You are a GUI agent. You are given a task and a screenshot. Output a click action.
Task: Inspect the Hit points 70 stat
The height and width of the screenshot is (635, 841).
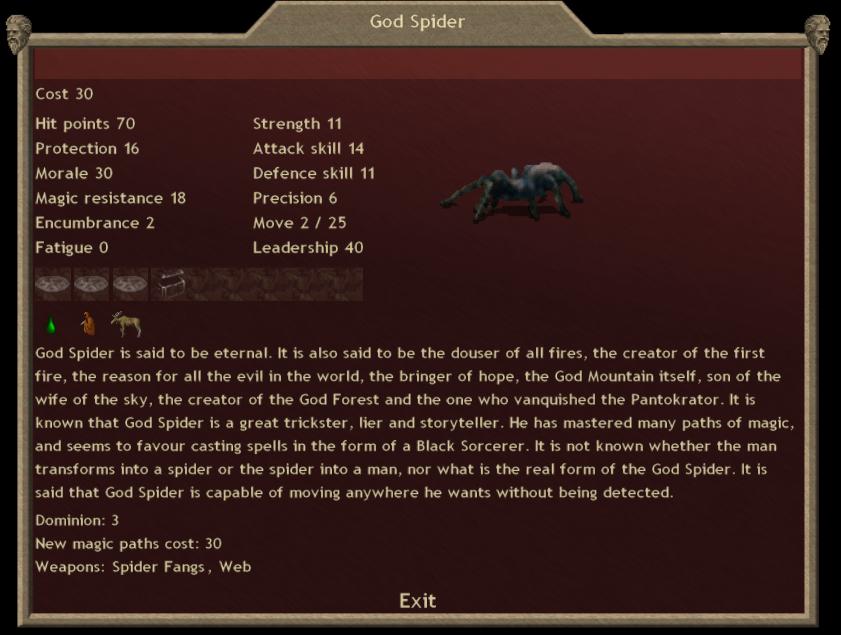point(85,124)
